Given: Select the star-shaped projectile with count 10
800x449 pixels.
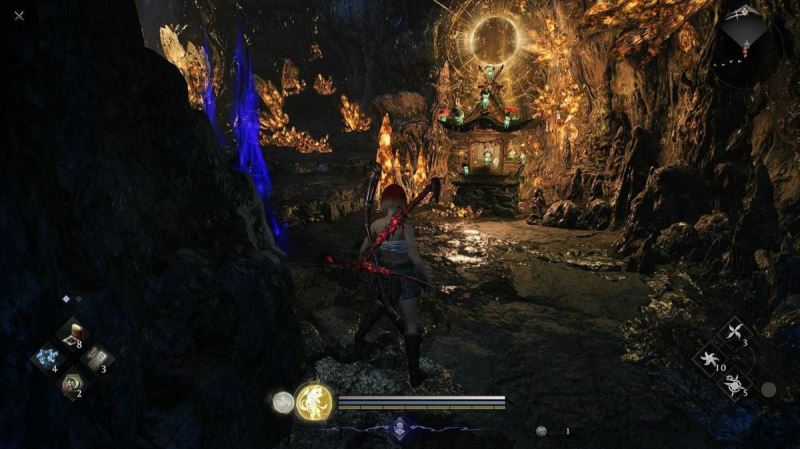Looking at the screenshot, I should click(x=712, y=359).
